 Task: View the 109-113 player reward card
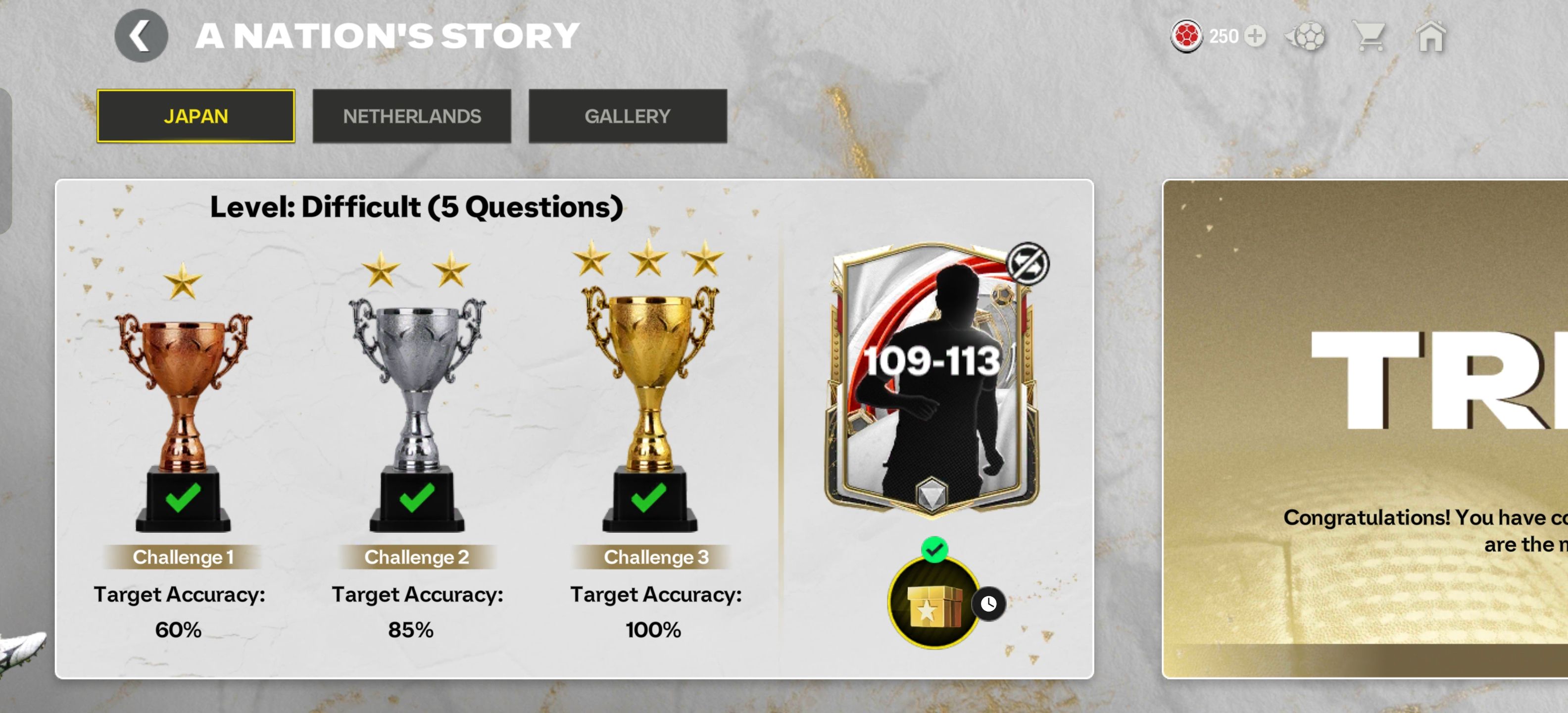point(931,377)
